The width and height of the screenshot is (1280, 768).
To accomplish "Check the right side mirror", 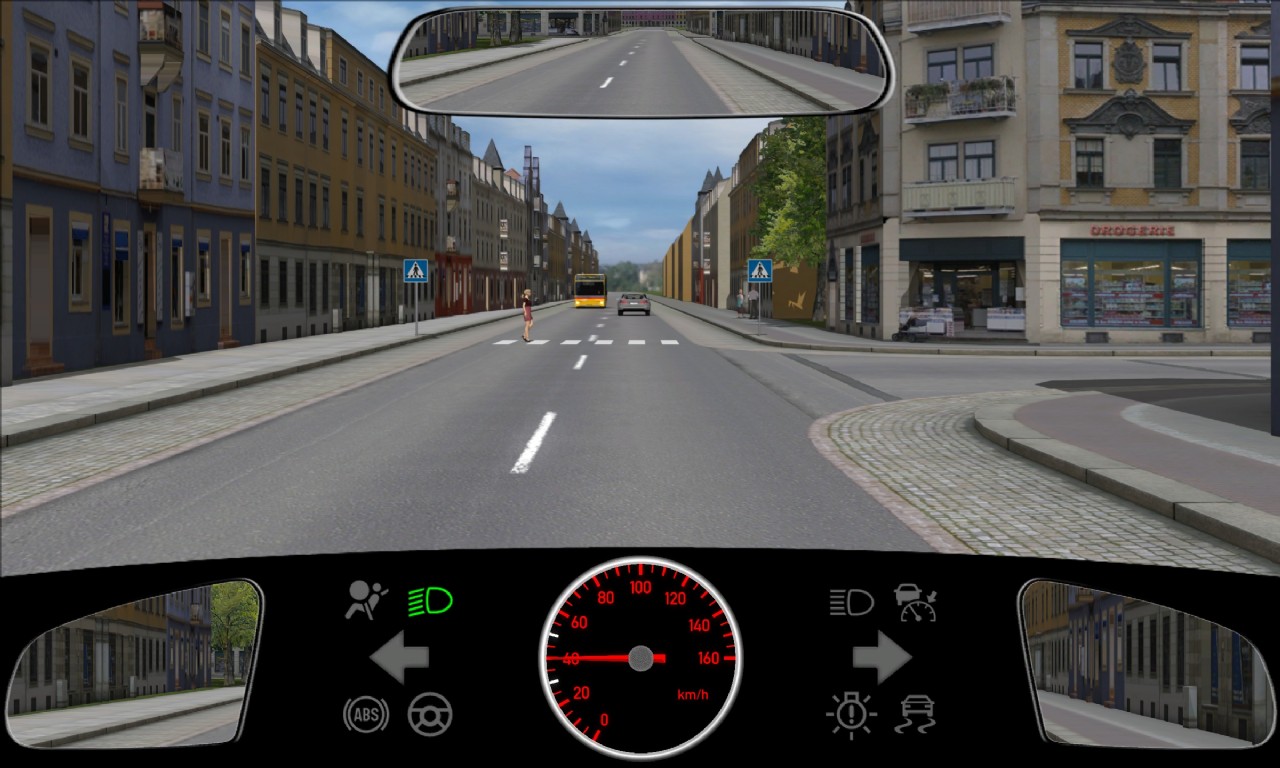I will (1146, 663).
